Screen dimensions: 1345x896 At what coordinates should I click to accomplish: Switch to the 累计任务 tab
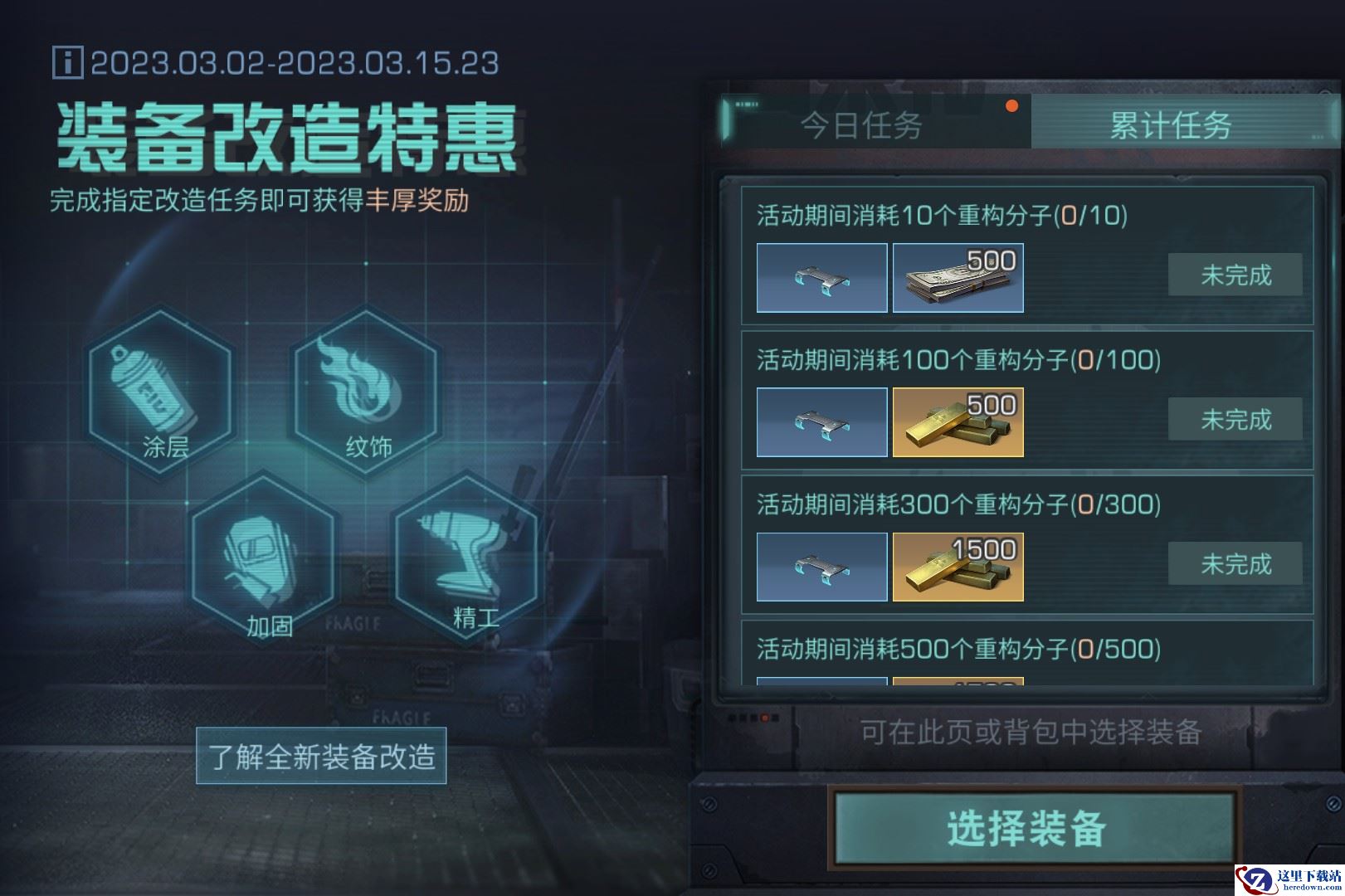(x=1170, y=126)
